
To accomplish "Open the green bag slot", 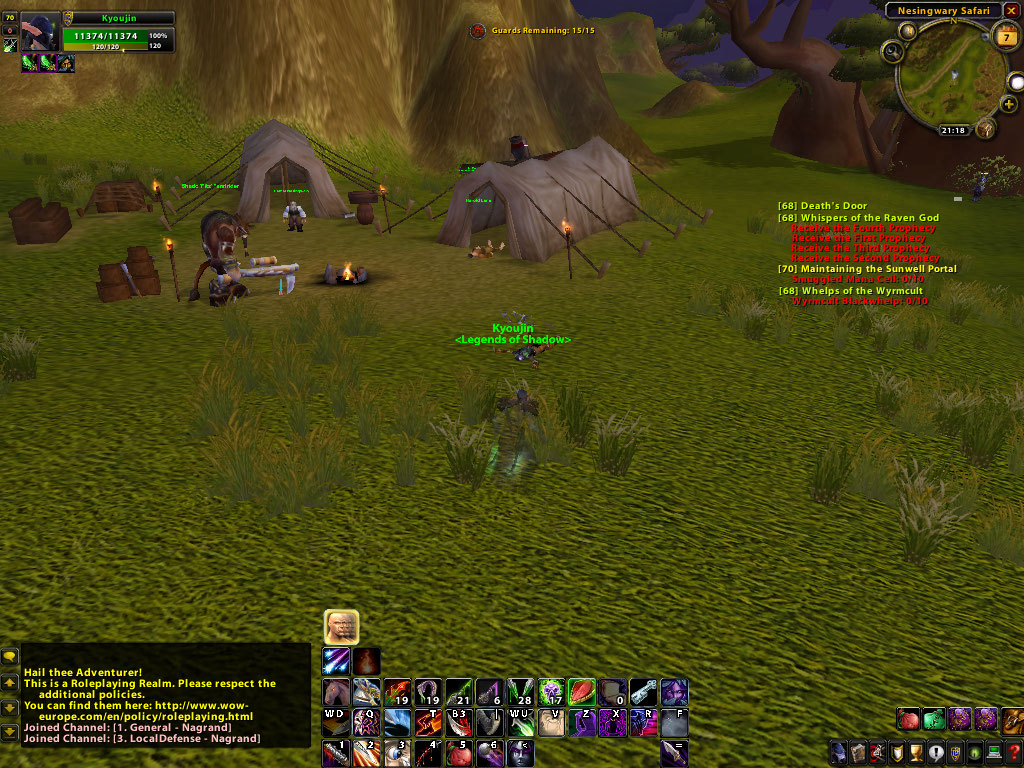I will [x=934, y=718].
